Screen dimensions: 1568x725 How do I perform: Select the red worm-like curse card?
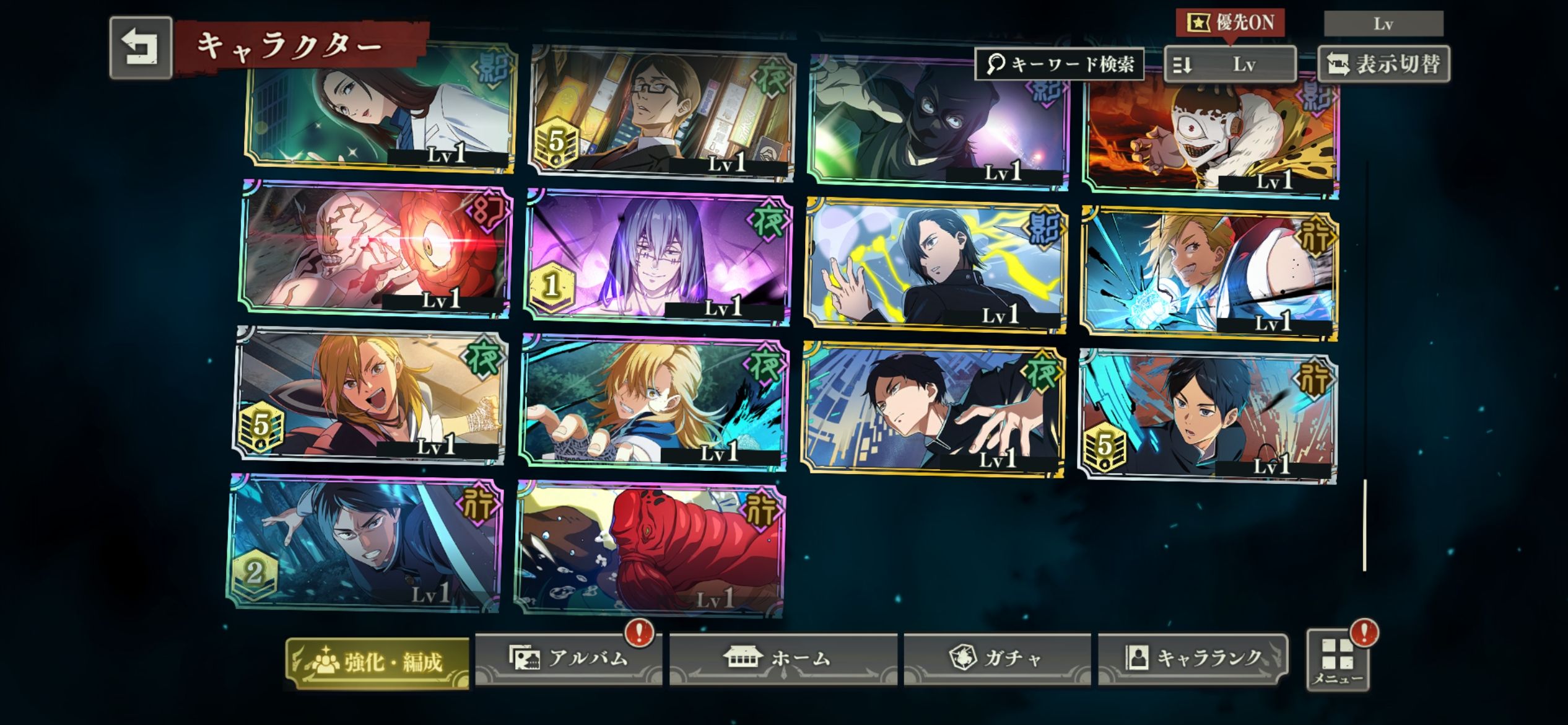click(650, 548)
